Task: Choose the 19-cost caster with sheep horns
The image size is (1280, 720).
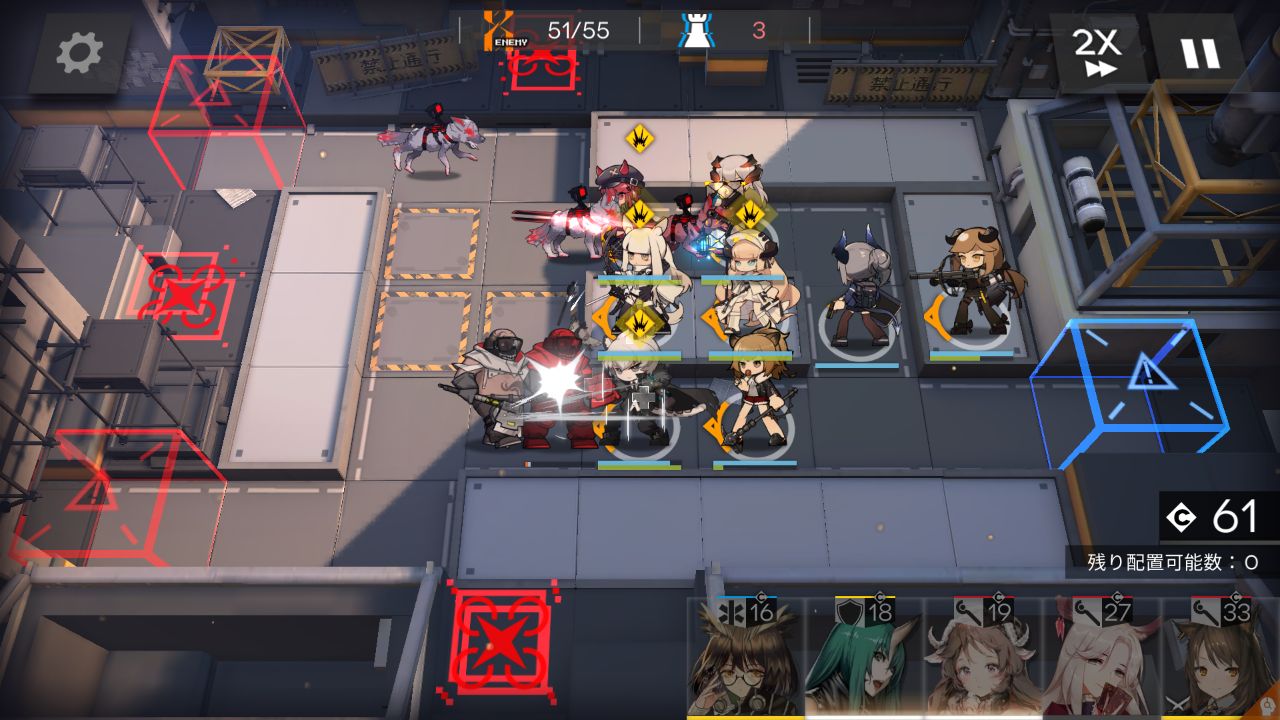Action: tap(983, 657)
